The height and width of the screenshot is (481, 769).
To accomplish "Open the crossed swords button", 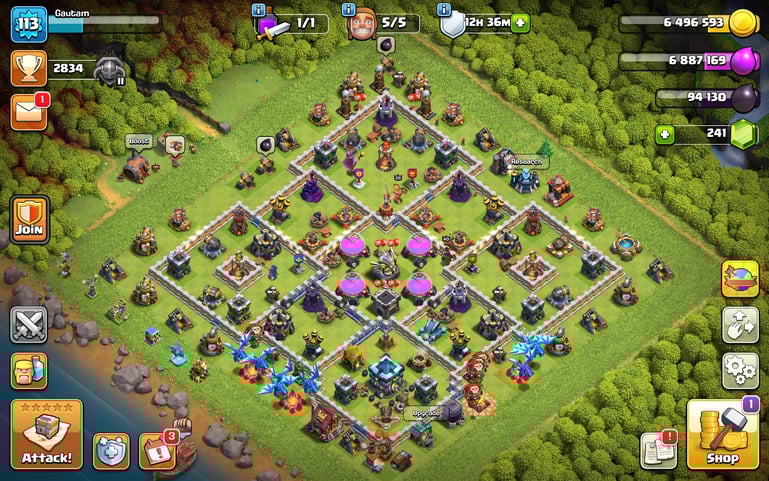I will (x=29, y=325).
